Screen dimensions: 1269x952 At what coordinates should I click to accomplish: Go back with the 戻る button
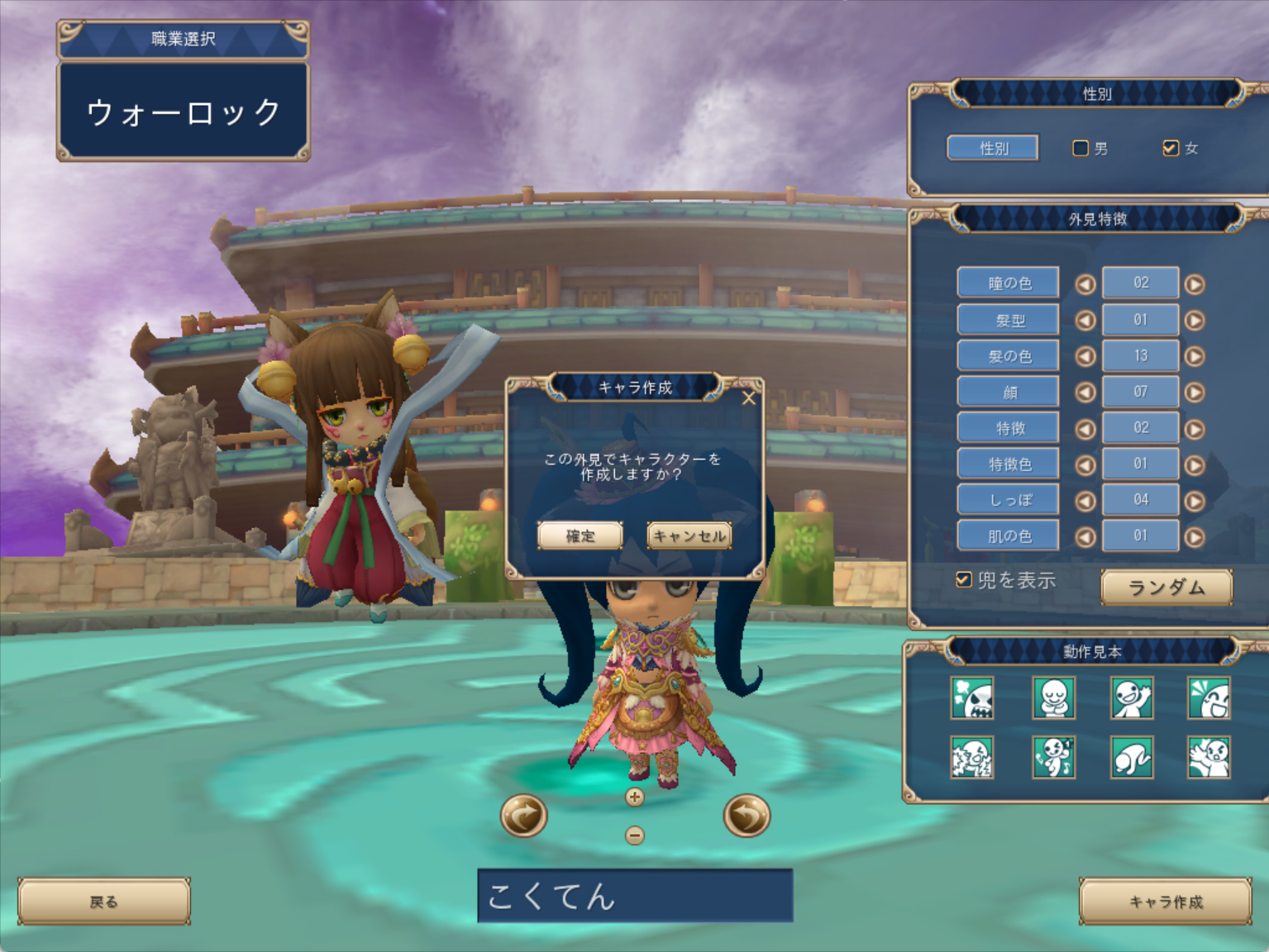pyautogui.click(x=104, y=902)
